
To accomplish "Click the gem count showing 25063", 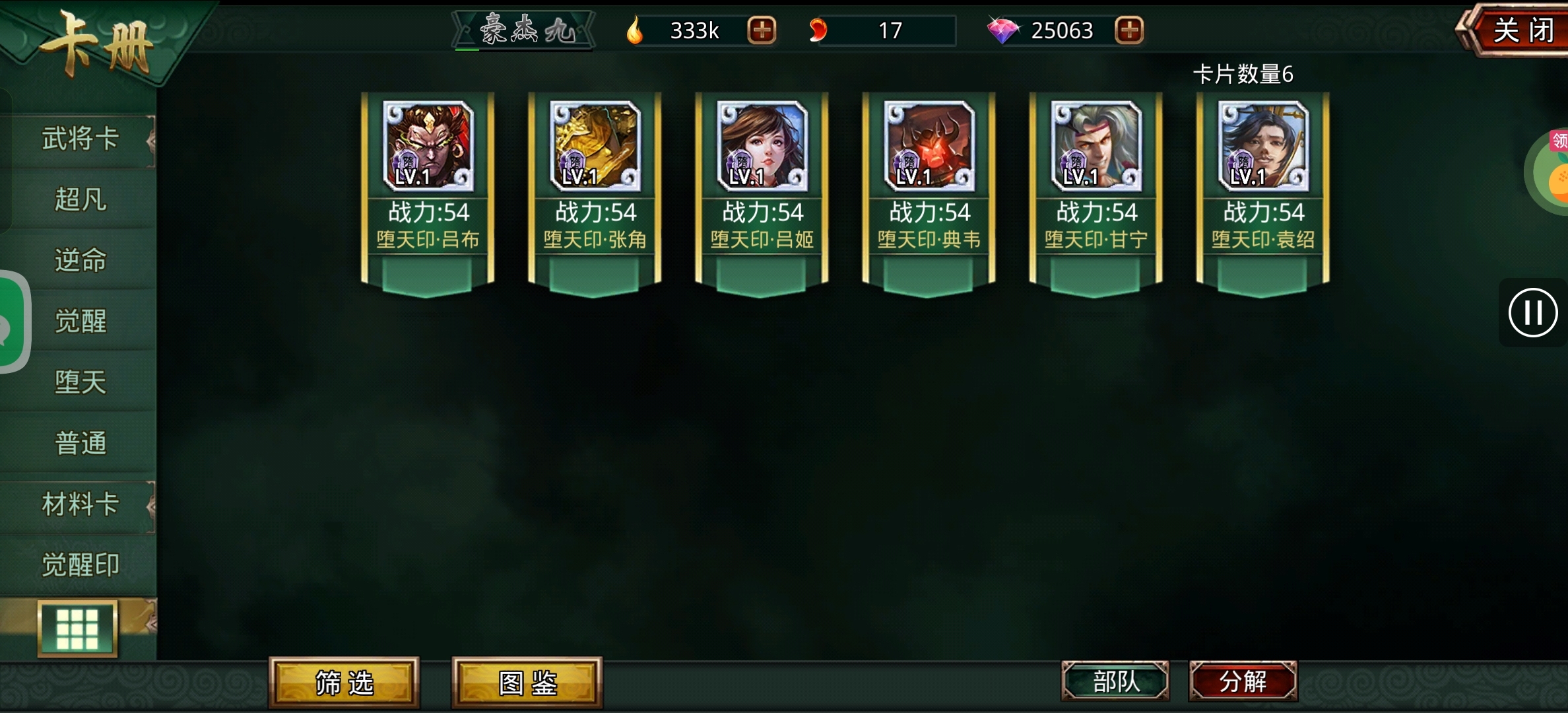I will tap(1064, 30).
